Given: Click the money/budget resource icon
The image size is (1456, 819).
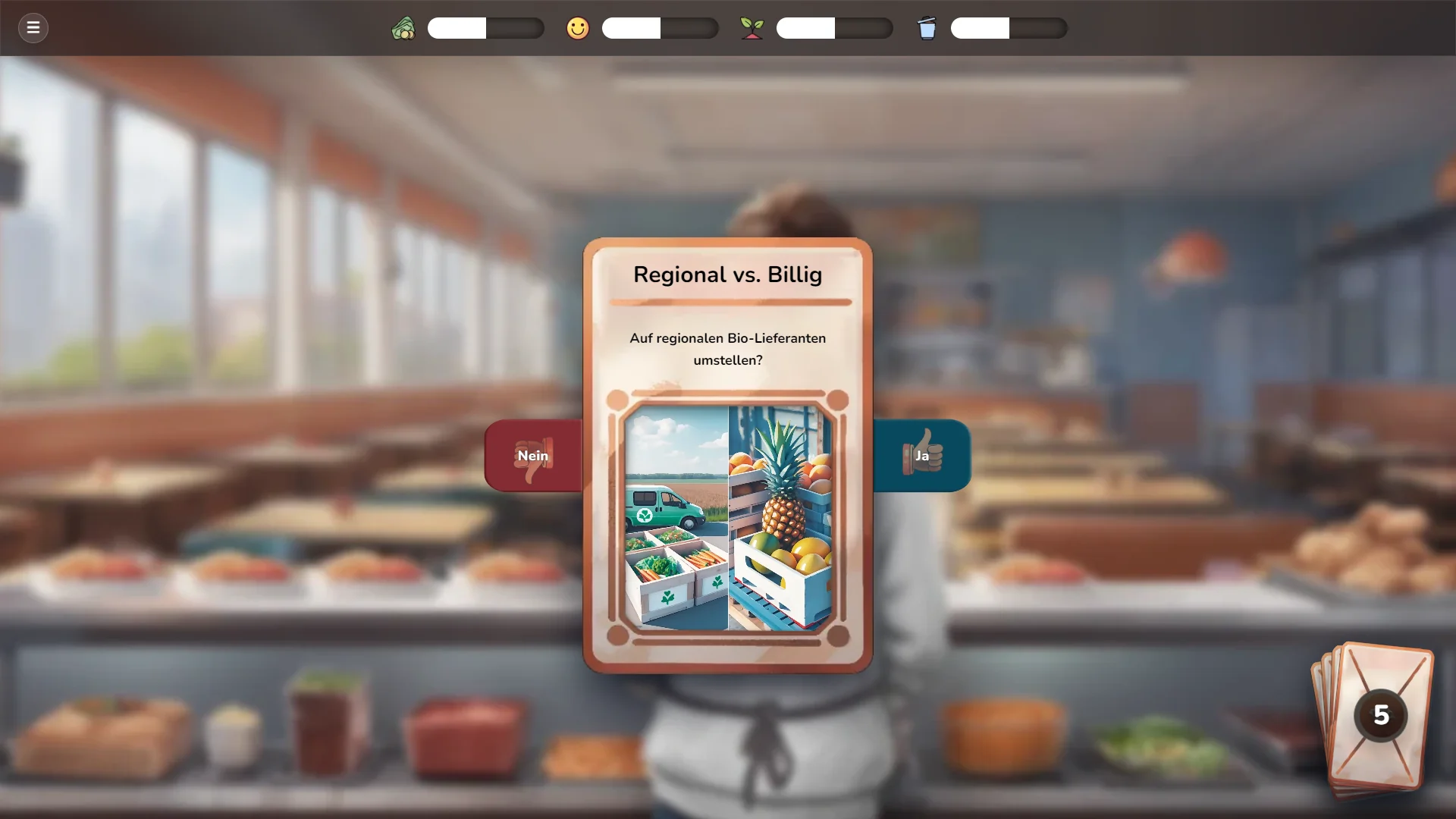Looking at the screenshot, I should pos(404,28).
